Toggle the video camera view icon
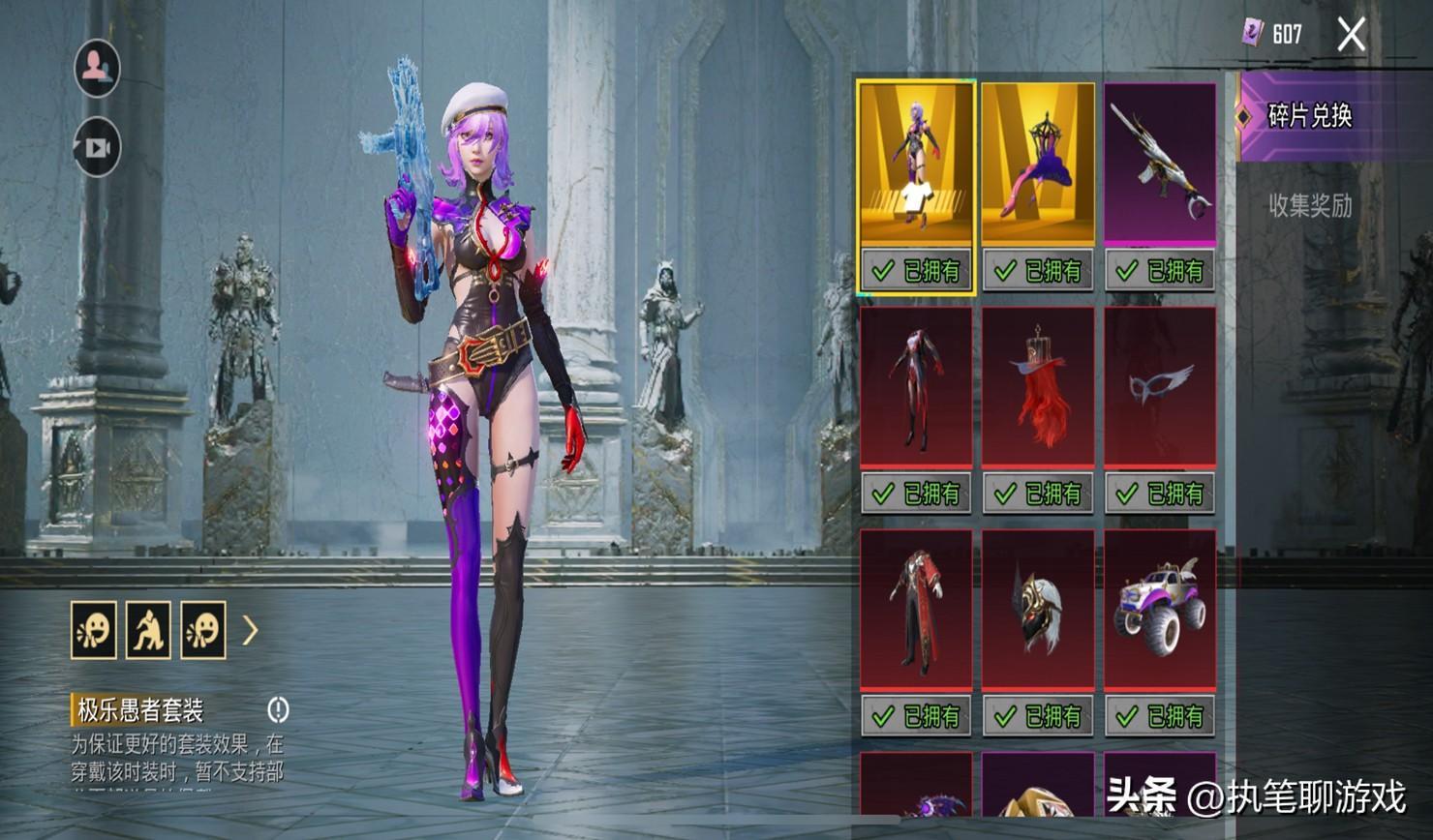This screenshot has height=840, width=1433. 97,148
